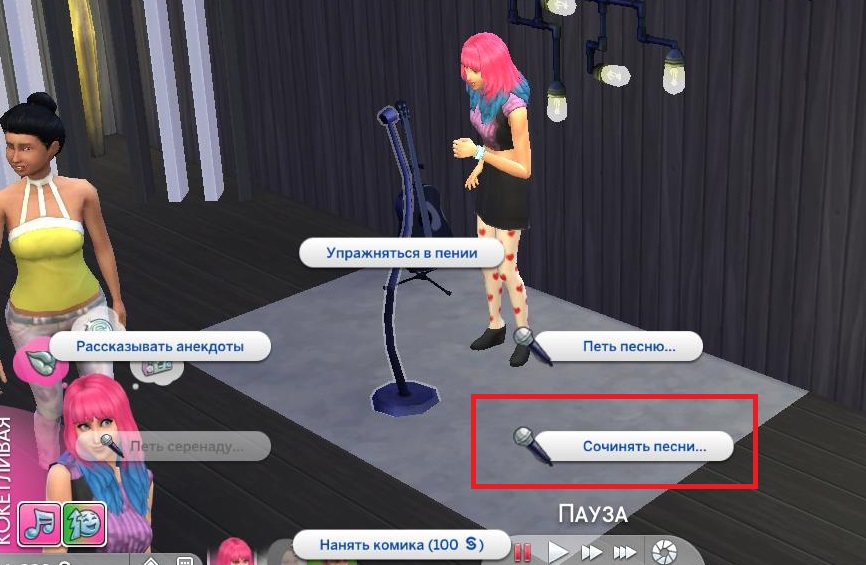Select 'Сочинять песни...' interaction
This screenshot has width=866, height=565.
pos(644,446)
